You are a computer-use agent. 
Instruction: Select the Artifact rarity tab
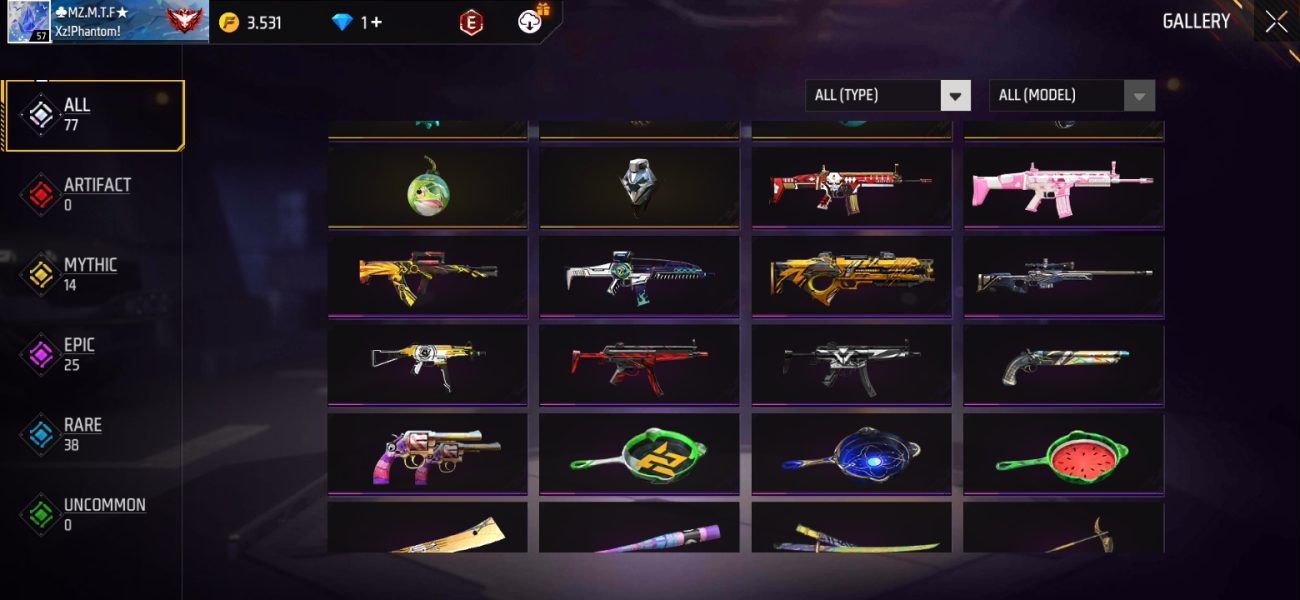(95, 194)
